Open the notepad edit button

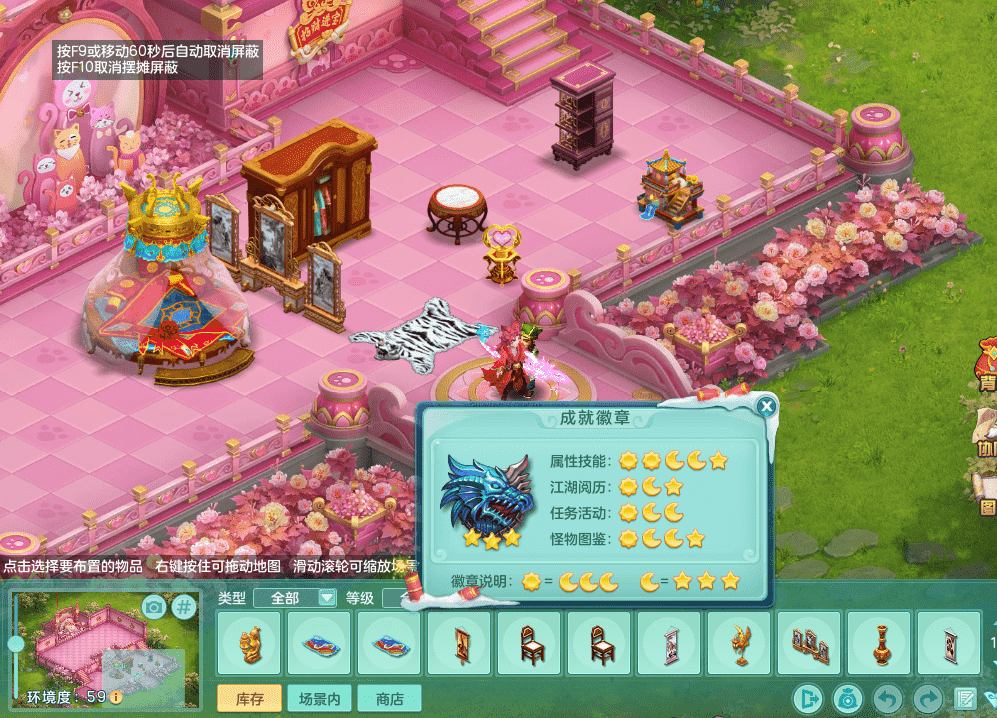[x=966, y=698]
